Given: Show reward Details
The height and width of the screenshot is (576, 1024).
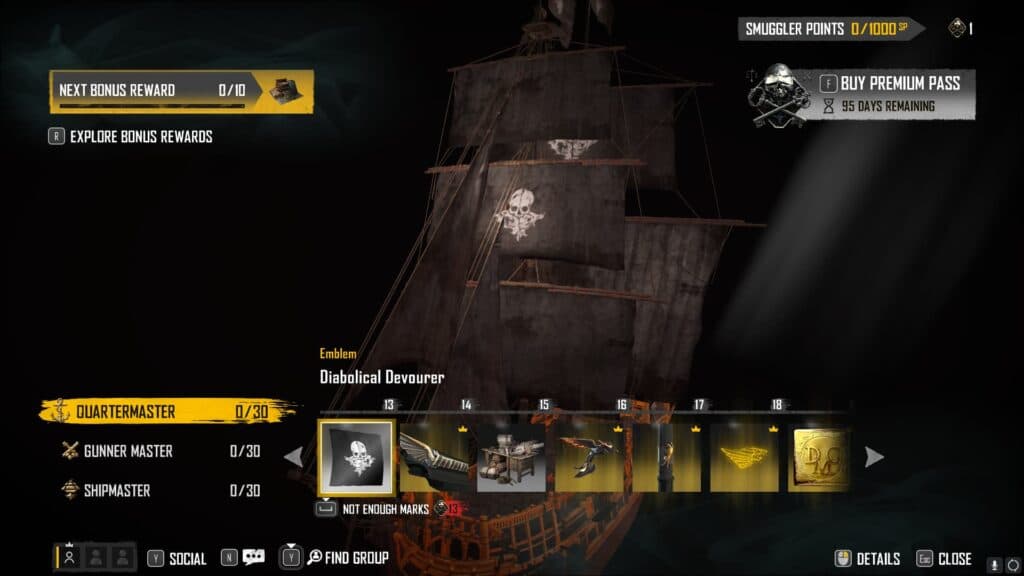Looking at the screenshot, I should click(868, 558).
